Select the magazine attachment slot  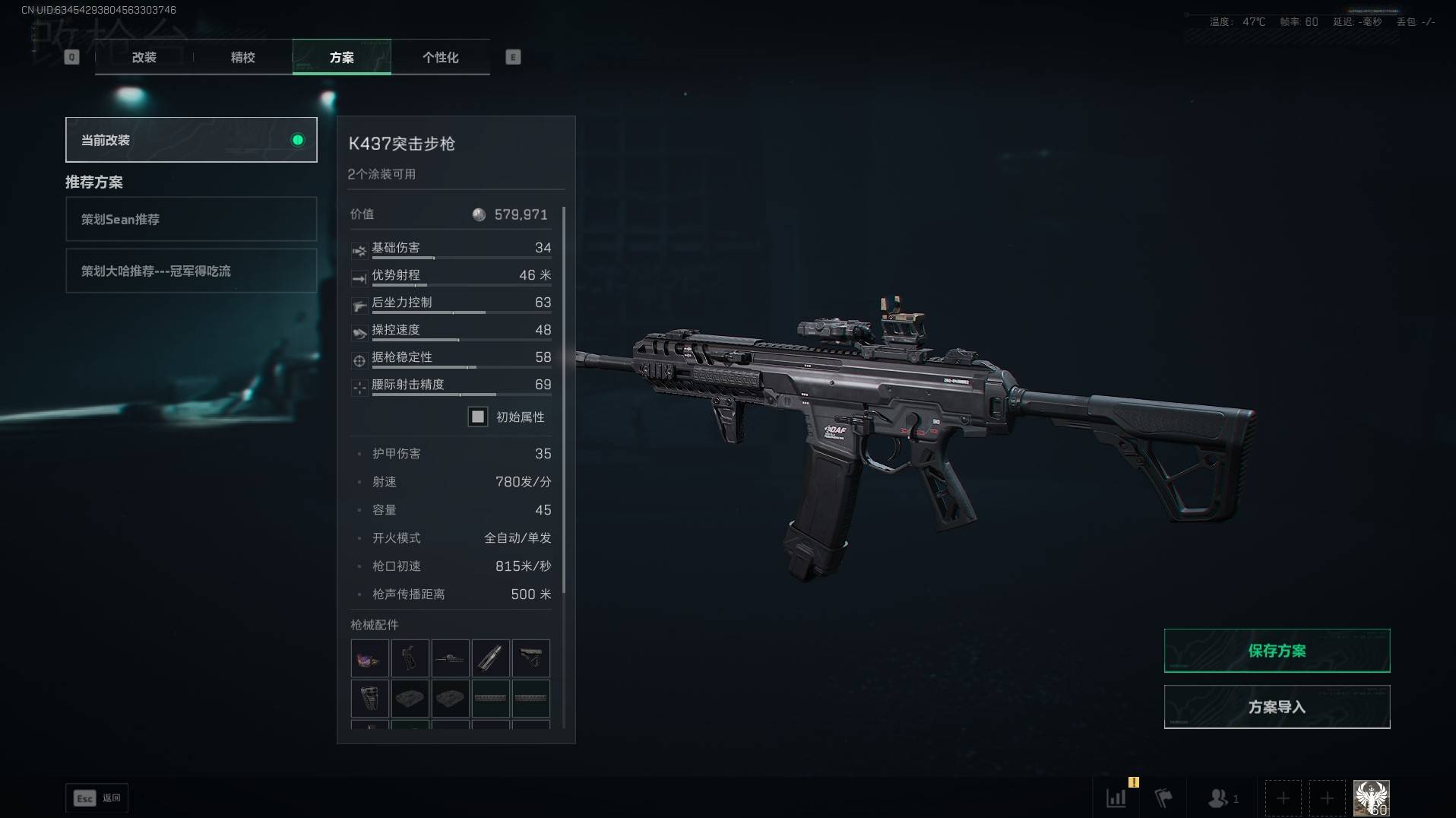490,658
